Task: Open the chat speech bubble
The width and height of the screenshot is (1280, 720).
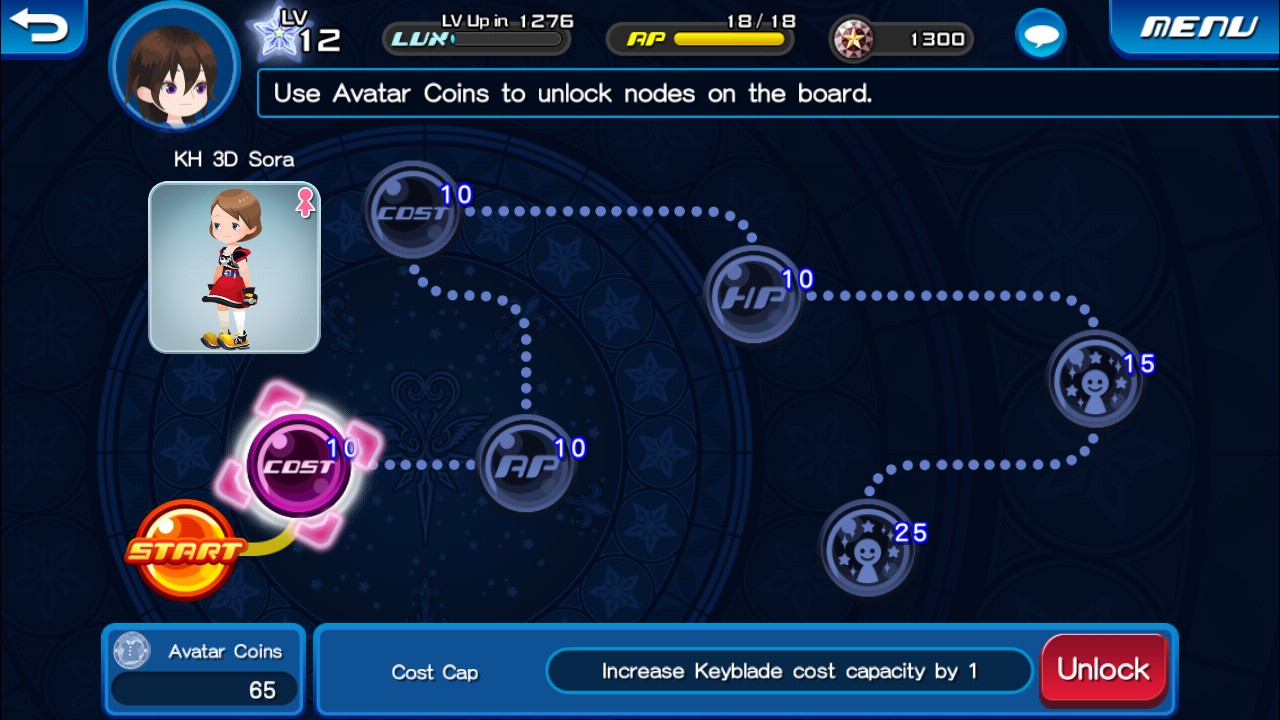Action: (1040, 37)
